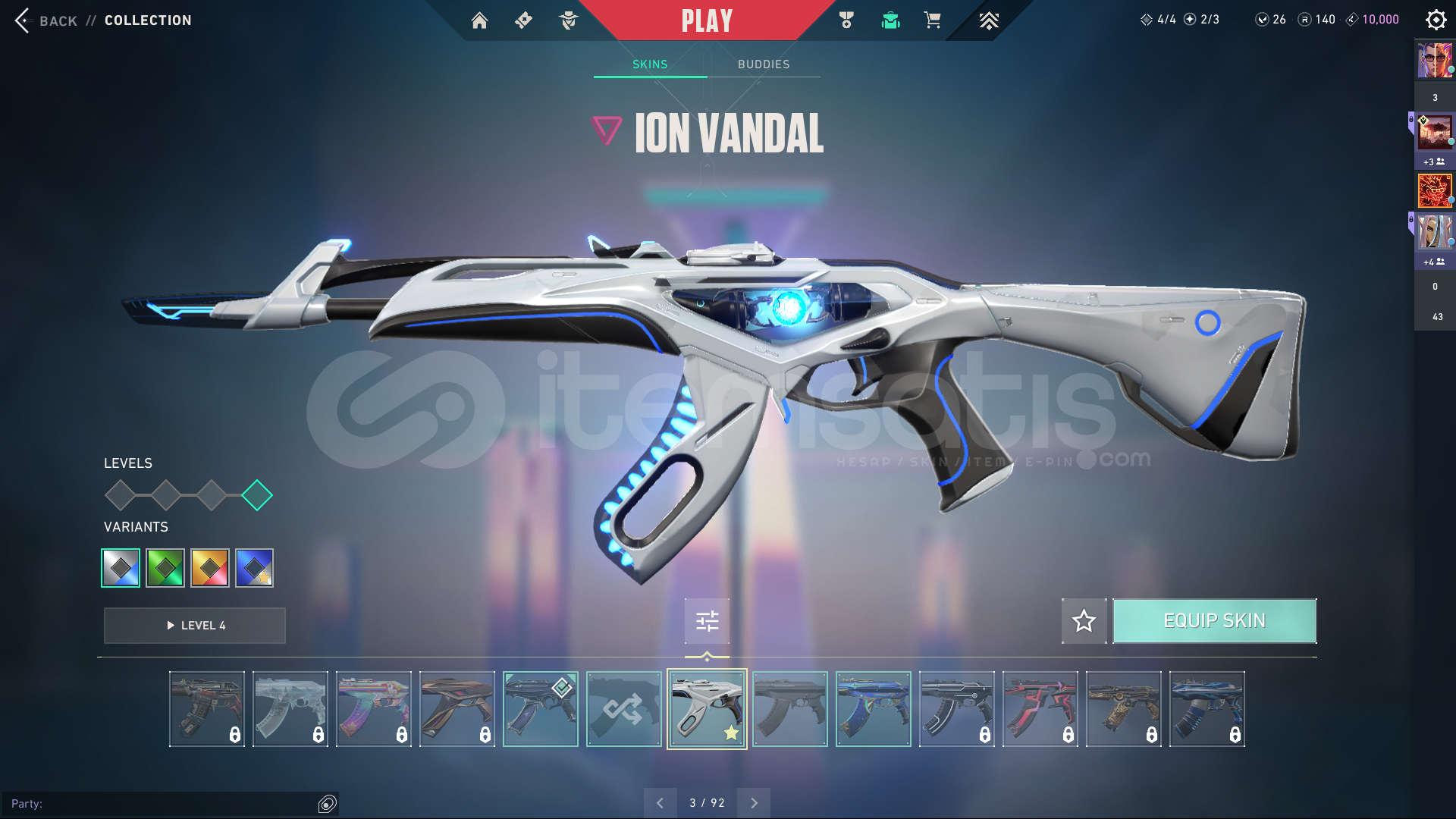Pick the blue variant swatch
1456x819 pixels.
pyautogui.click(x=255, y=568)
